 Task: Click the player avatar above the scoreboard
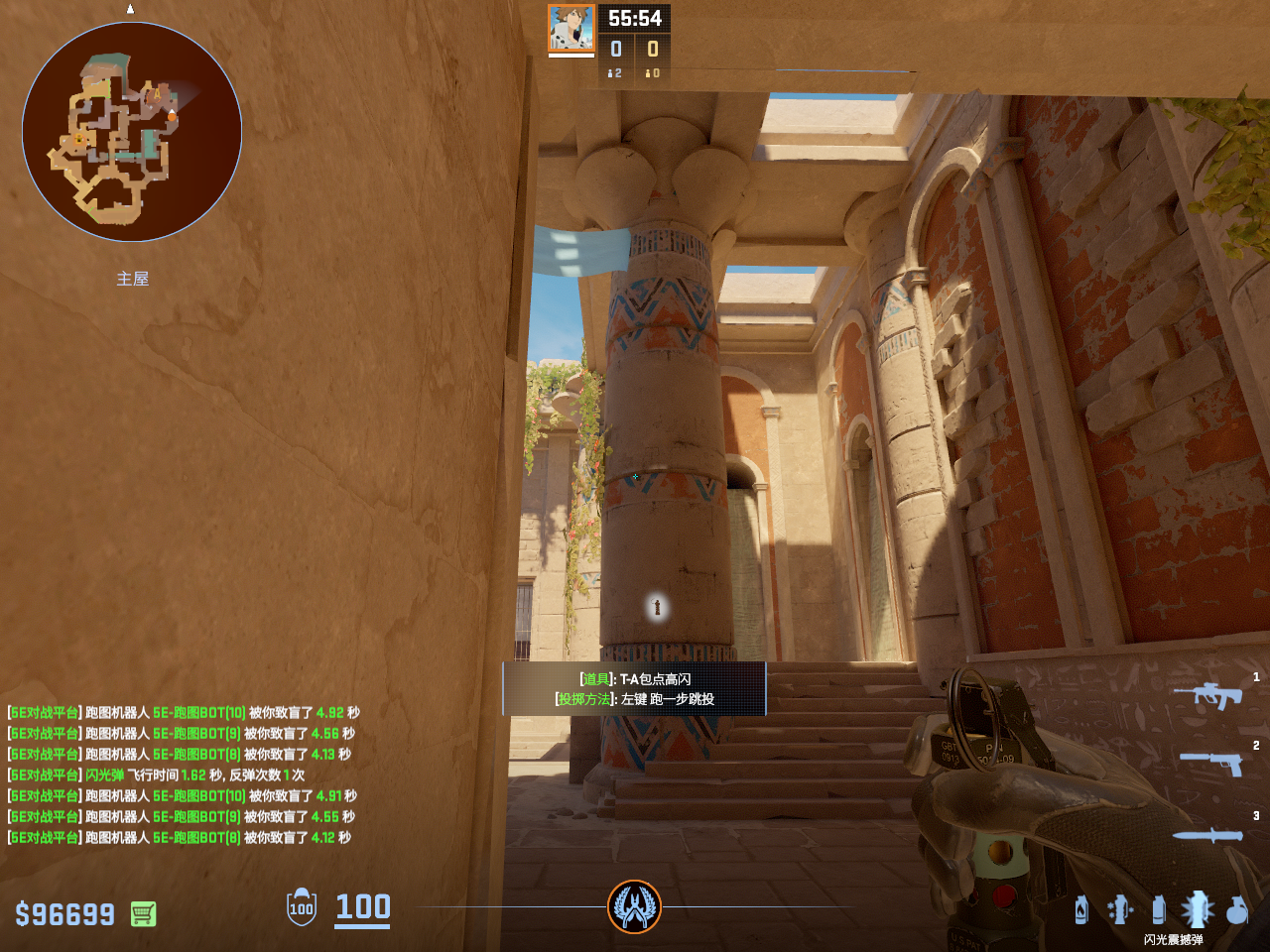pos(571,29)
